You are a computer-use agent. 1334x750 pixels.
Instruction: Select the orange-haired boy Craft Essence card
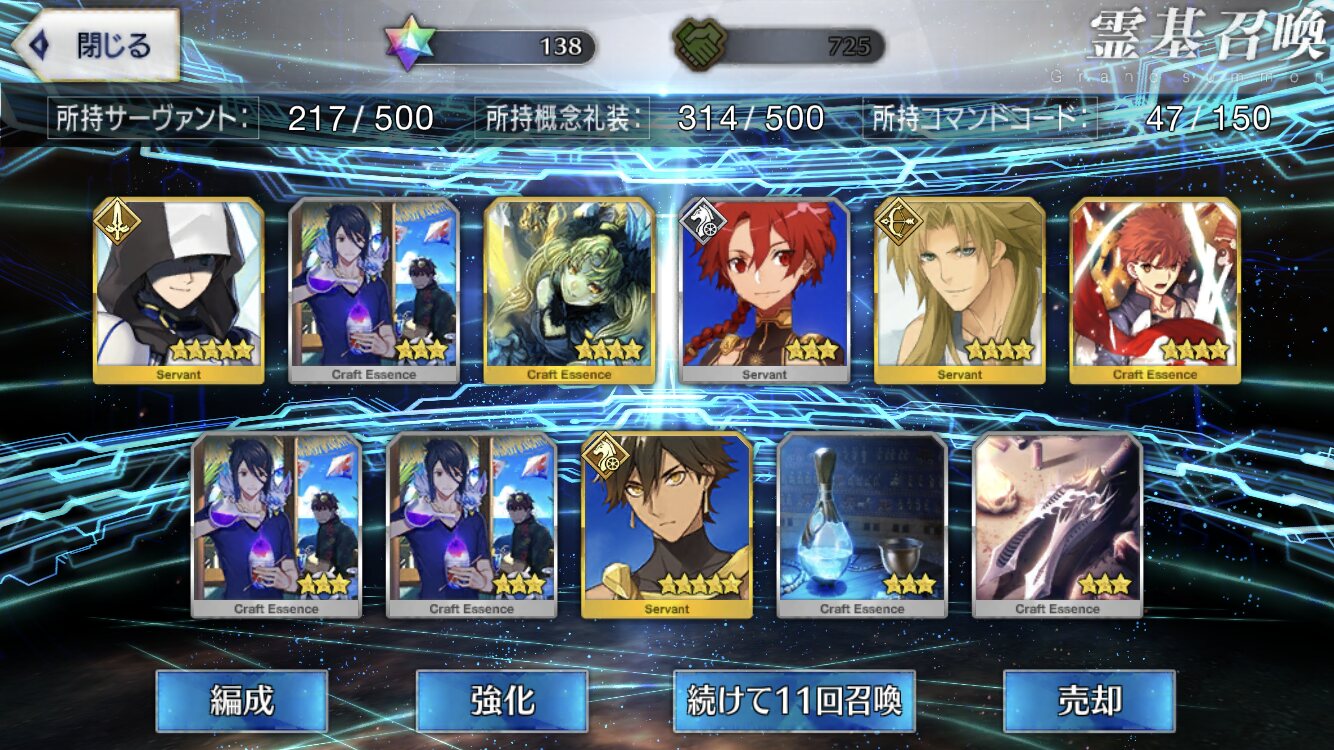tap(1155, 290)
